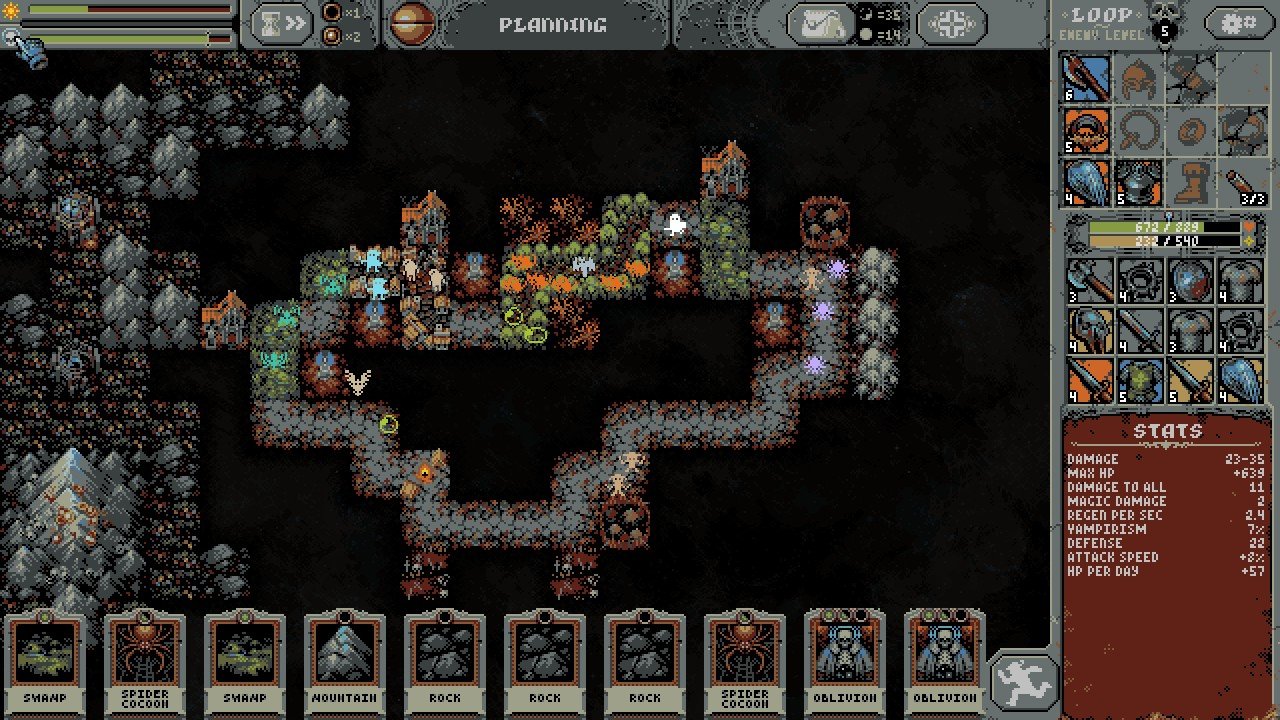Image resolution: width=1280 pixels, height=720 pixels.
Task: Select the level 5 sword in inventory
Action: [x=1190, y=382]
